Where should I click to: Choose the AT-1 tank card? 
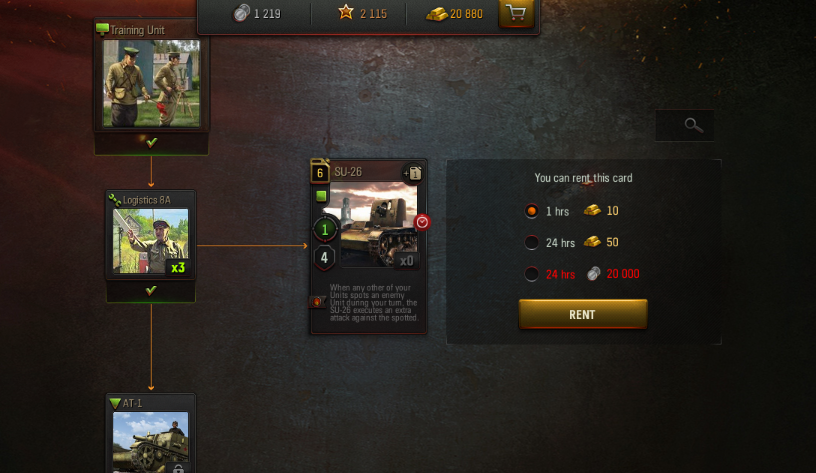coord(151,437)
